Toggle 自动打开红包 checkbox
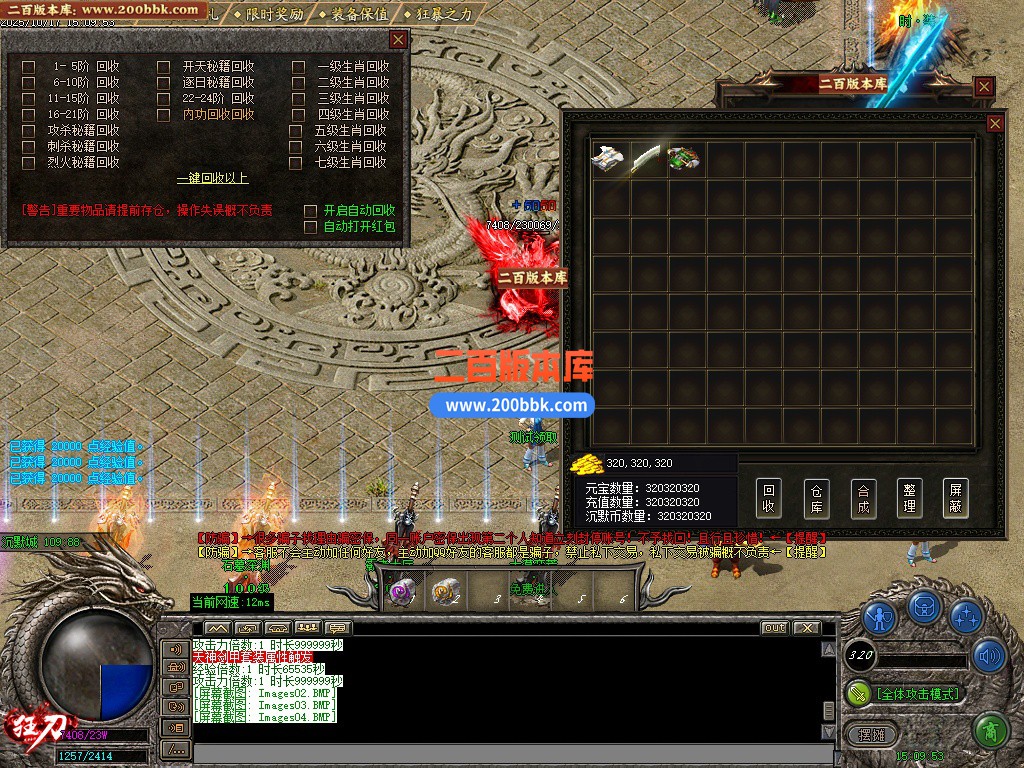Screen dimensions: 1024x768 [x=310, y=227]
